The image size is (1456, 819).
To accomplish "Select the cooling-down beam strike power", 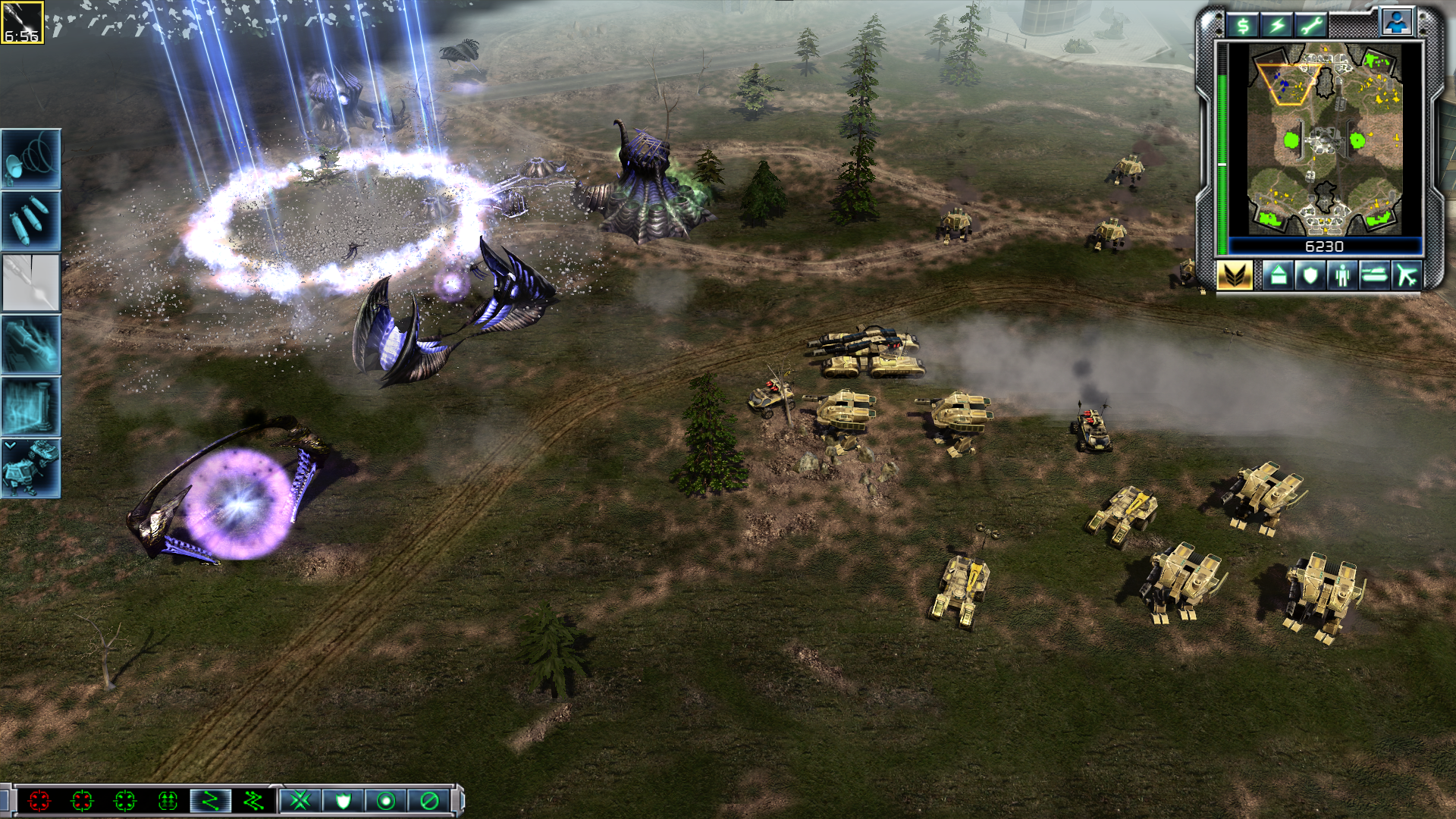I will 31,283.
